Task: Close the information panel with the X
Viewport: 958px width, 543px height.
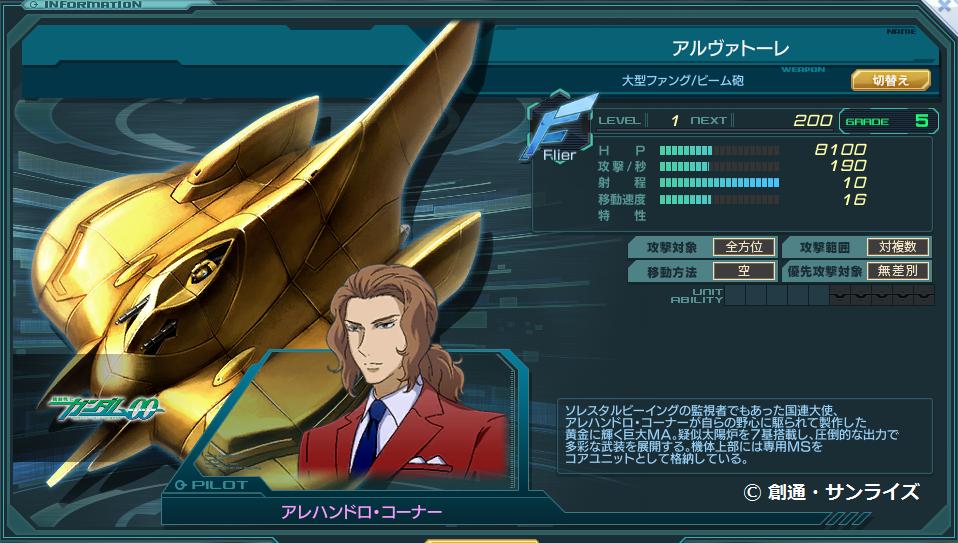Action: (x=946, y=6)
